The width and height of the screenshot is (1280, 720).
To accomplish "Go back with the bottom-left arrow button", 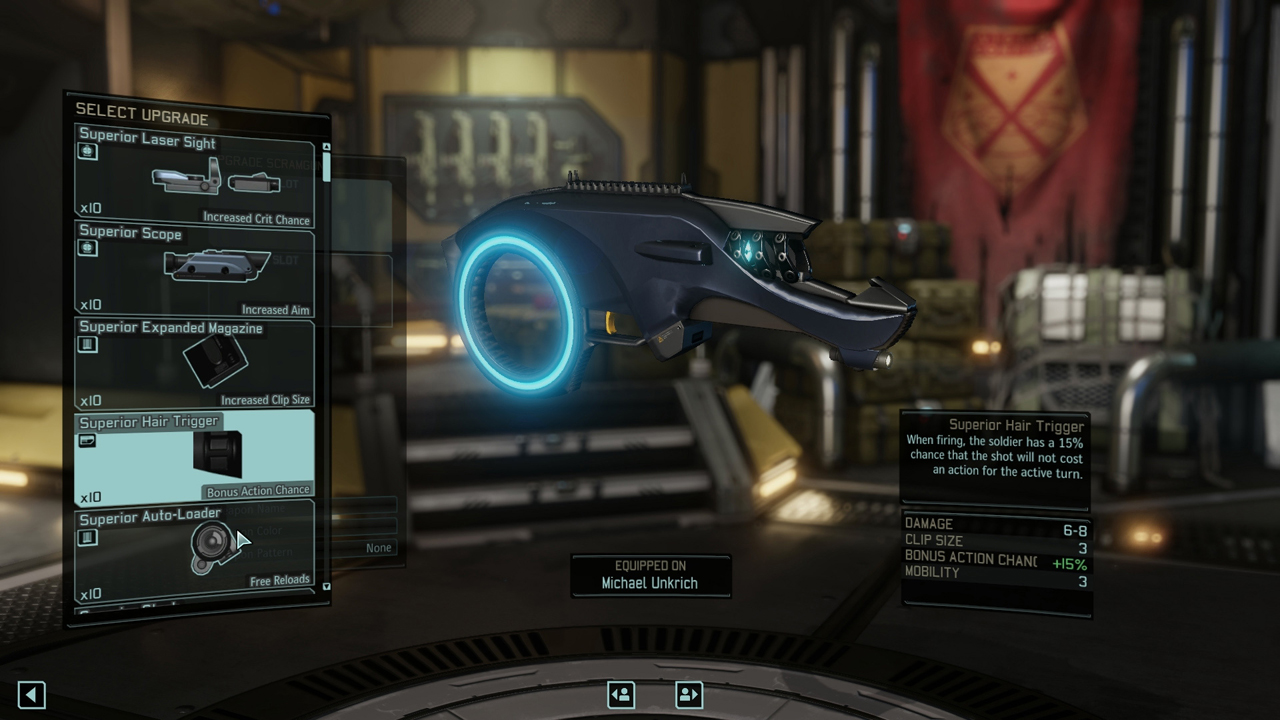I will click(x=32, y=695).
